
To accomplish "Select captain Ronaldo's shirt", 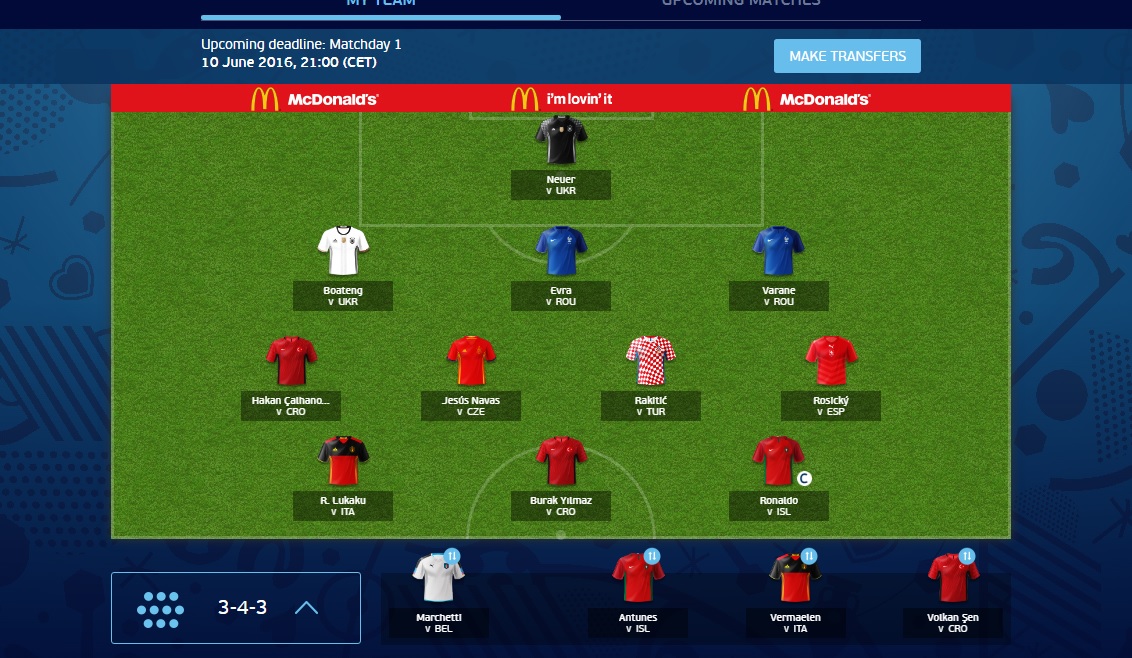I will coord(778,461).
